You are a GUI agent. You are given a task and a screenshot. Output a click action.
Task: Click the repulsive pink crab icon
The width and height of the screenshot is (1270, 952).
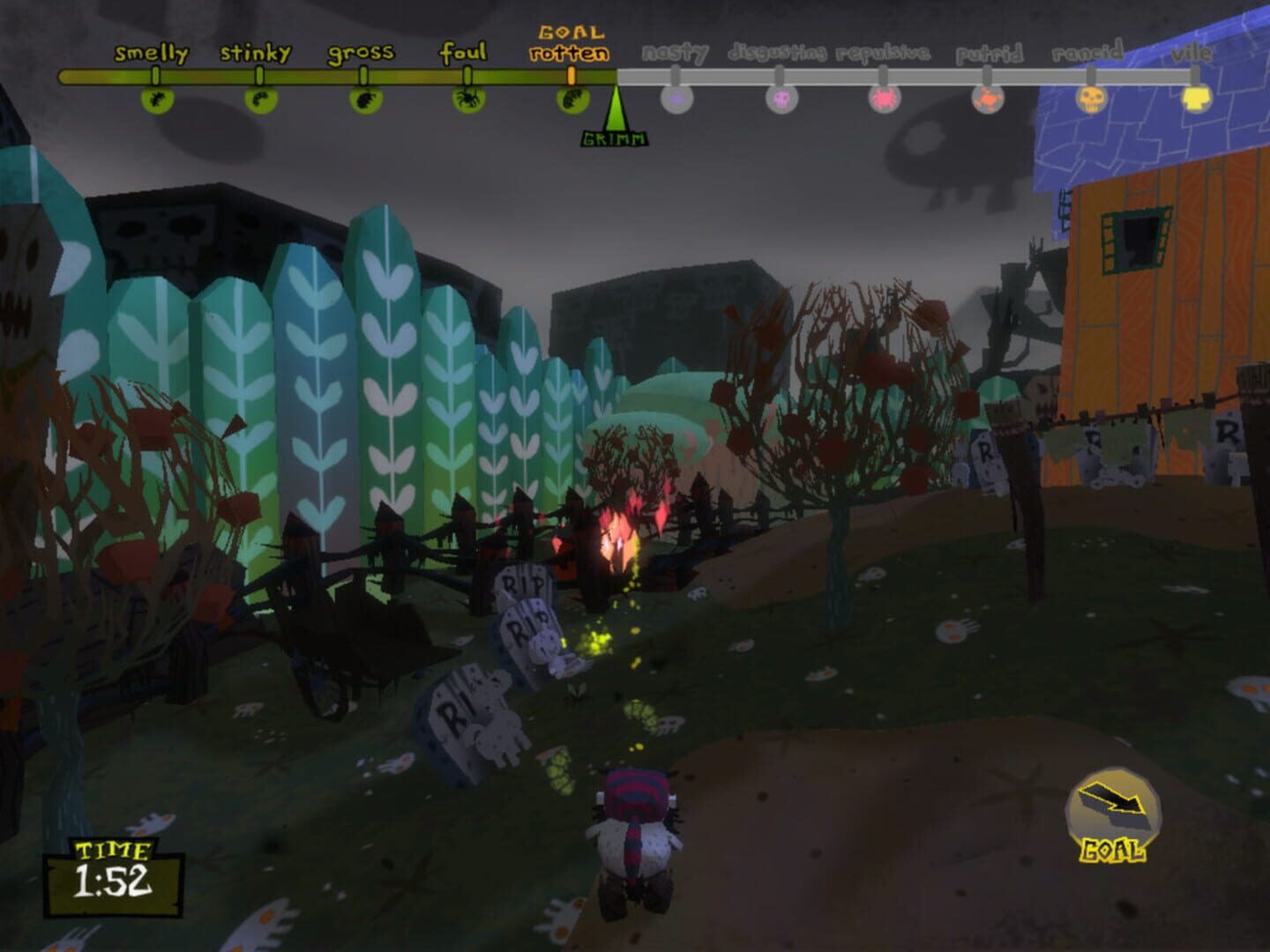pyautogui.click(x=883, y=100)
